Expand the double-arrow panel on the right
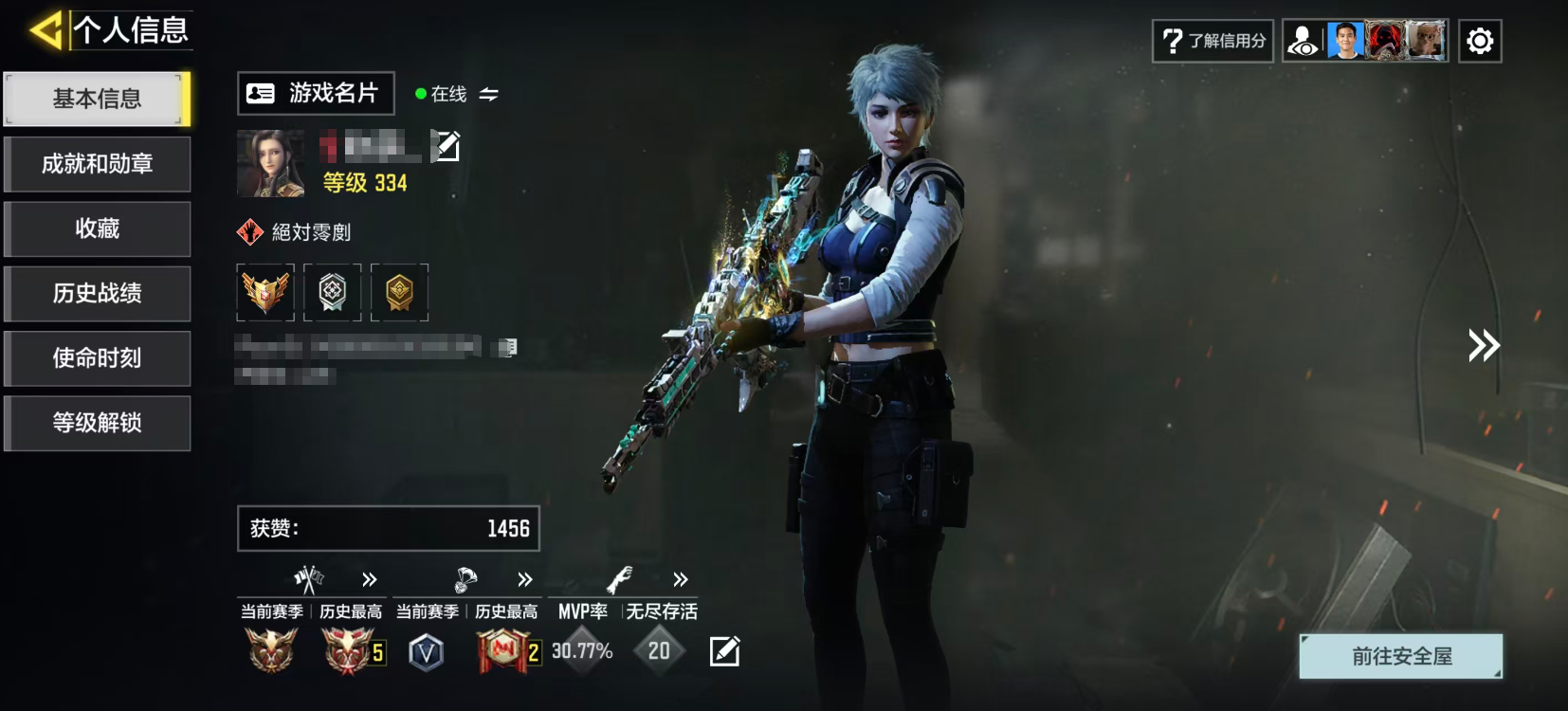This screenshot has width=1568, height=711. pos(1484,345)
